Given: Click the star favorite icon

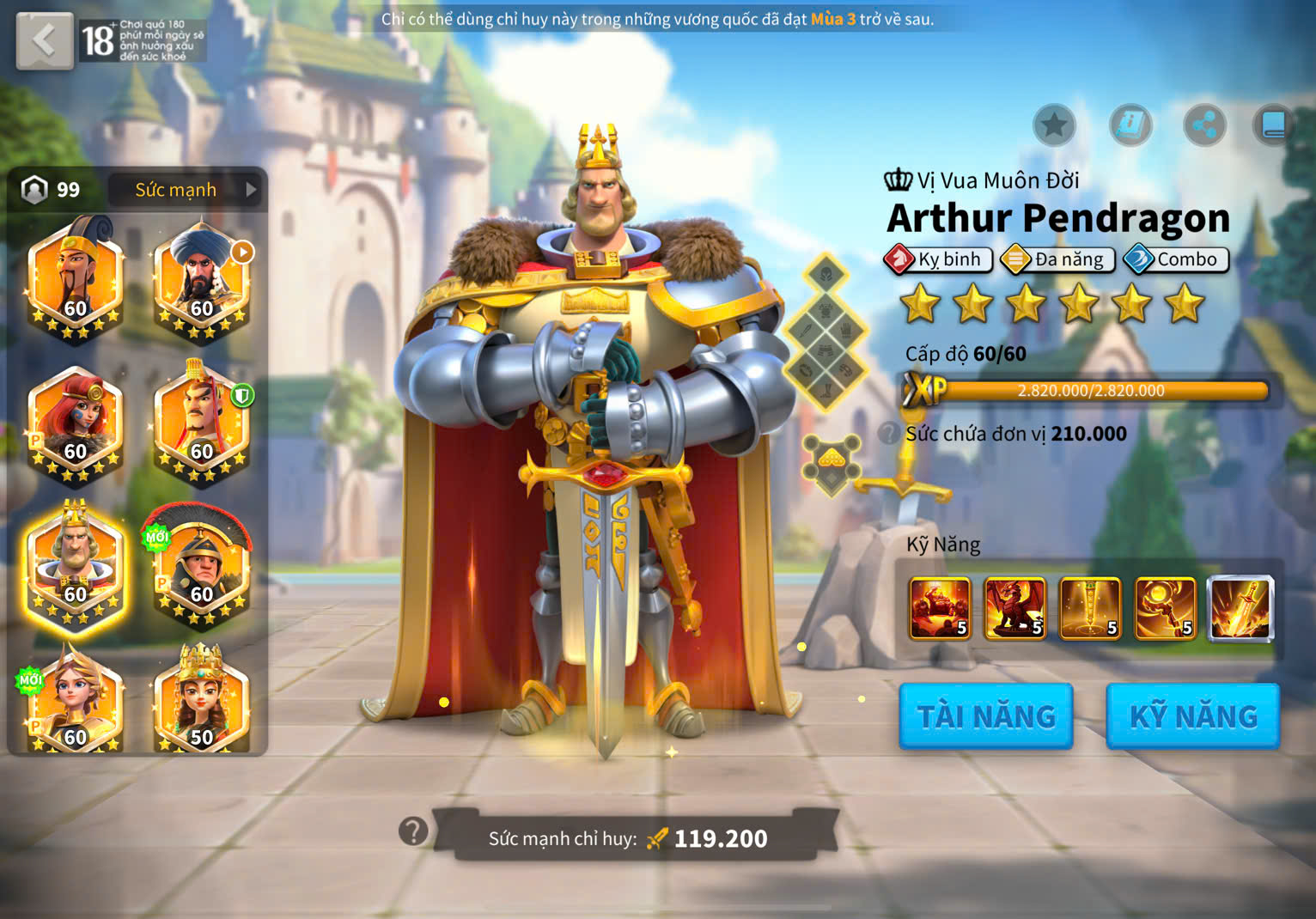Looking at the screenshot, I should pos(1054,126).
